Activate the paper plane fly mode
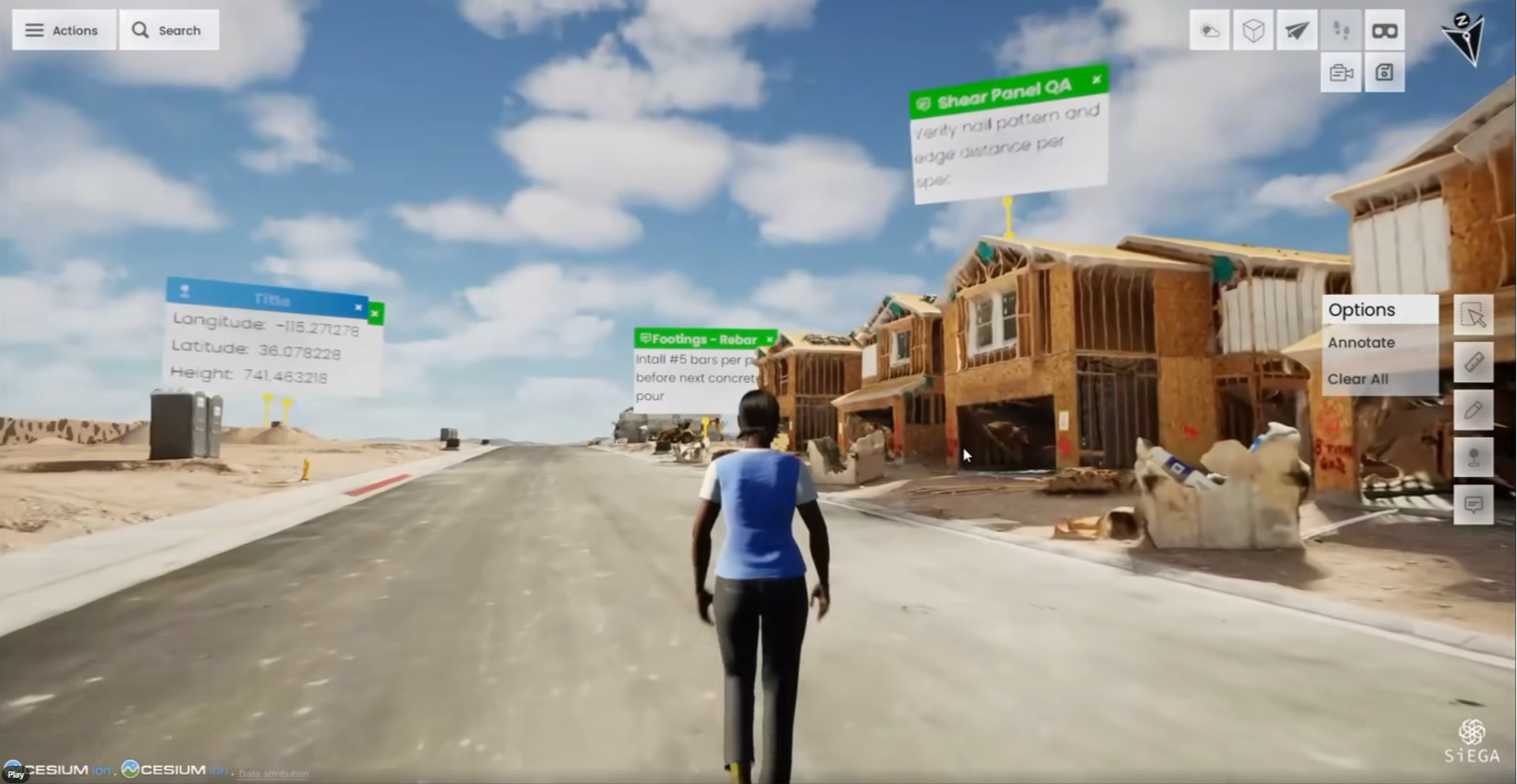Screen dimensions: 1517x784 point(1298,29)
